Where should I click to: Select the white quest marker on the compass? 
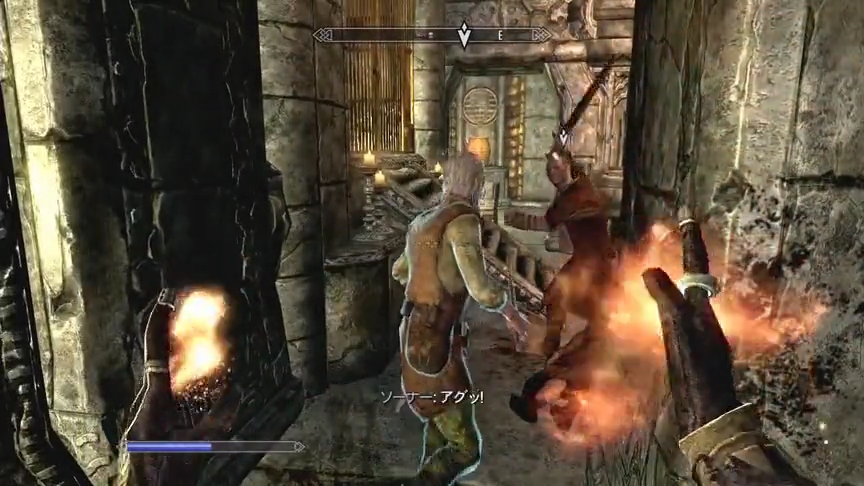click(x=464, y=36)
